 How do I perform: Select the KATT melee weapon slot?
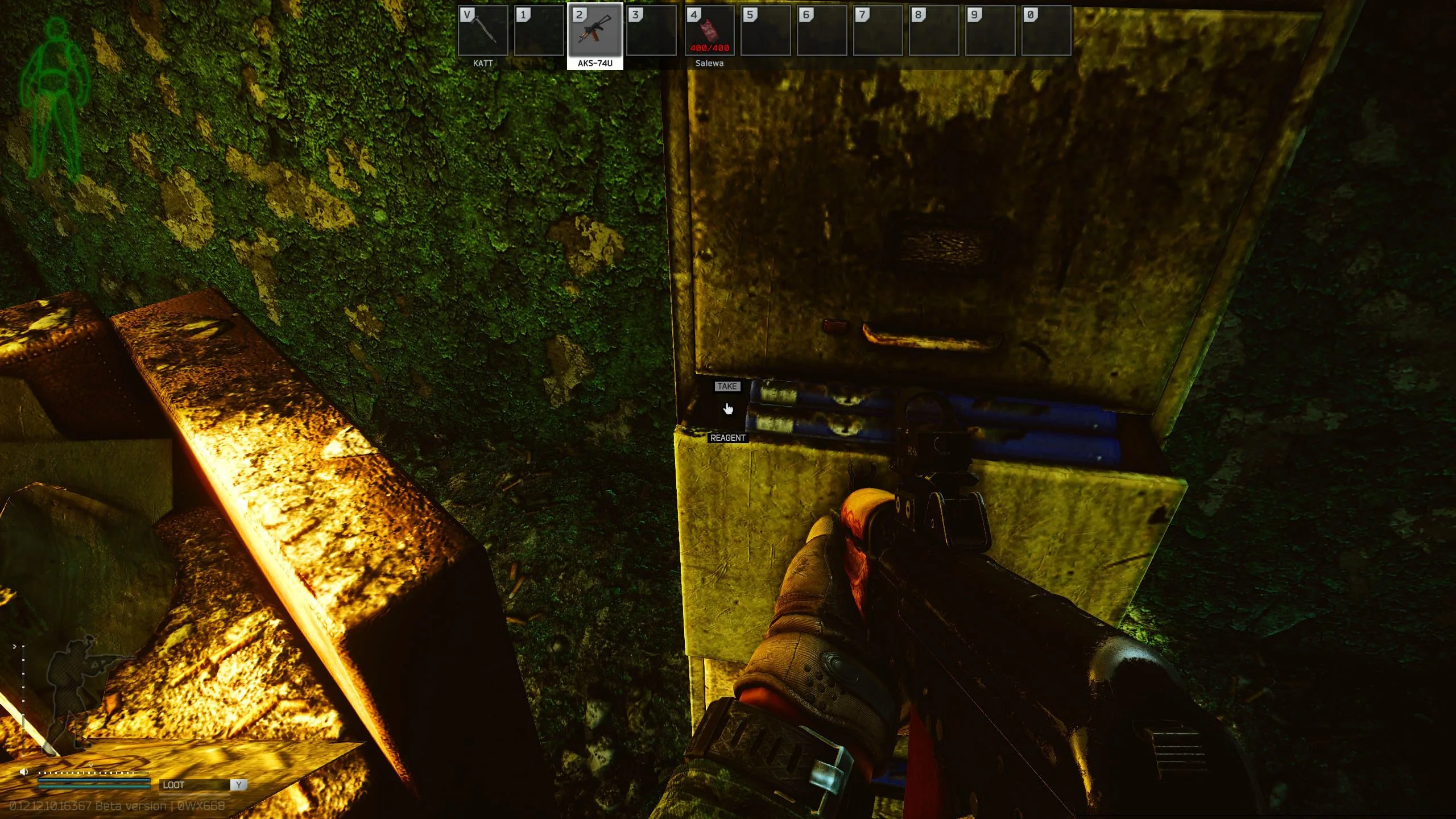[x=482, y=31]
